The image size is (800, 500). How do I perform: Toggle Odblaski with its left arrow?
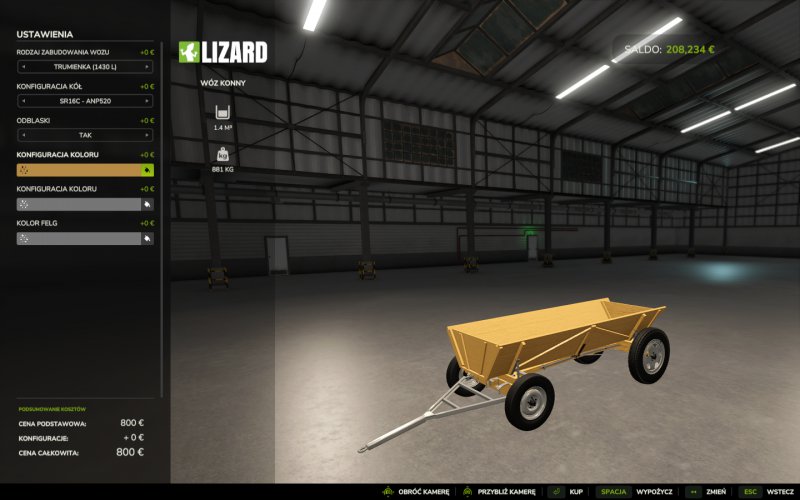(x=22, y=135)
